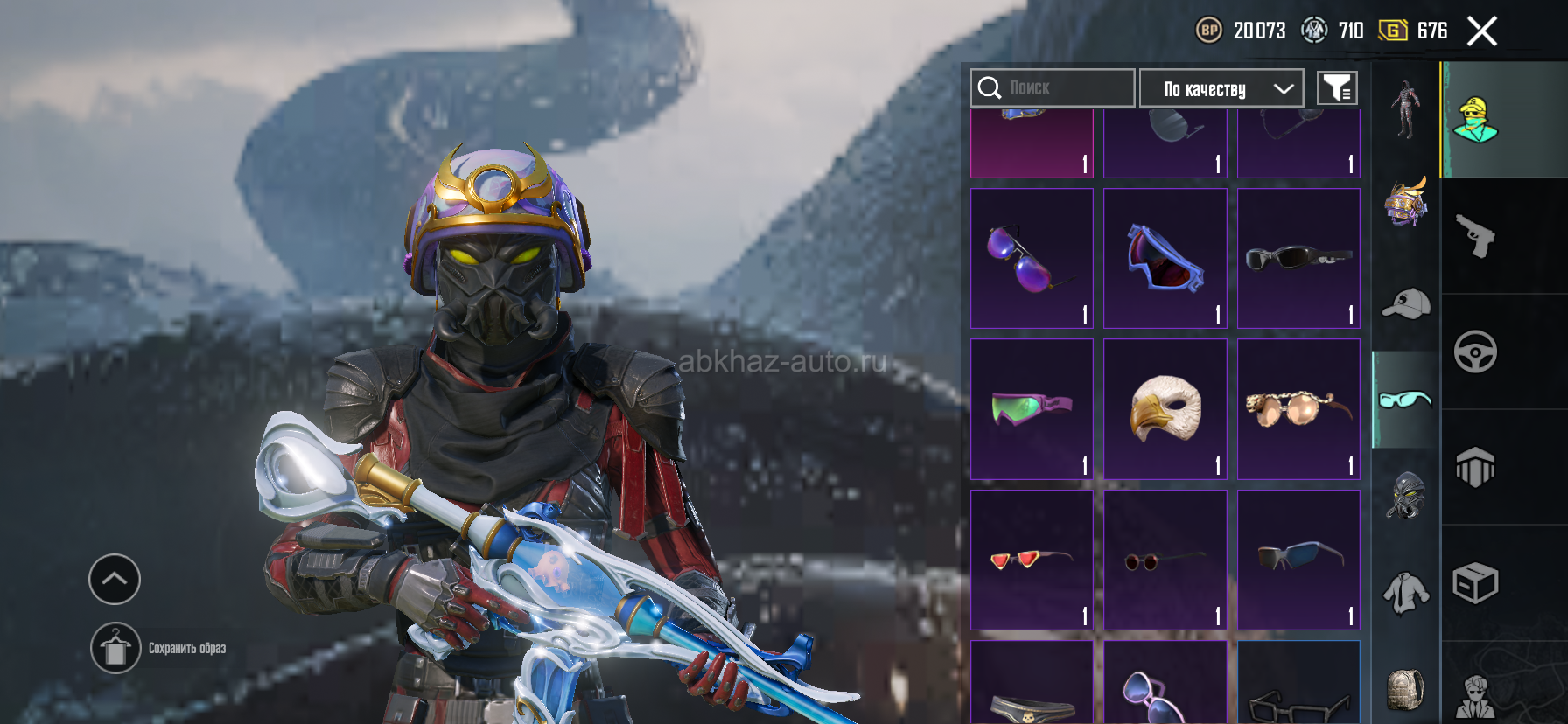Pick the blue-lens dark sunglasses
The height and width of the screenshot is (724, 1568).
click(1298, 560)
